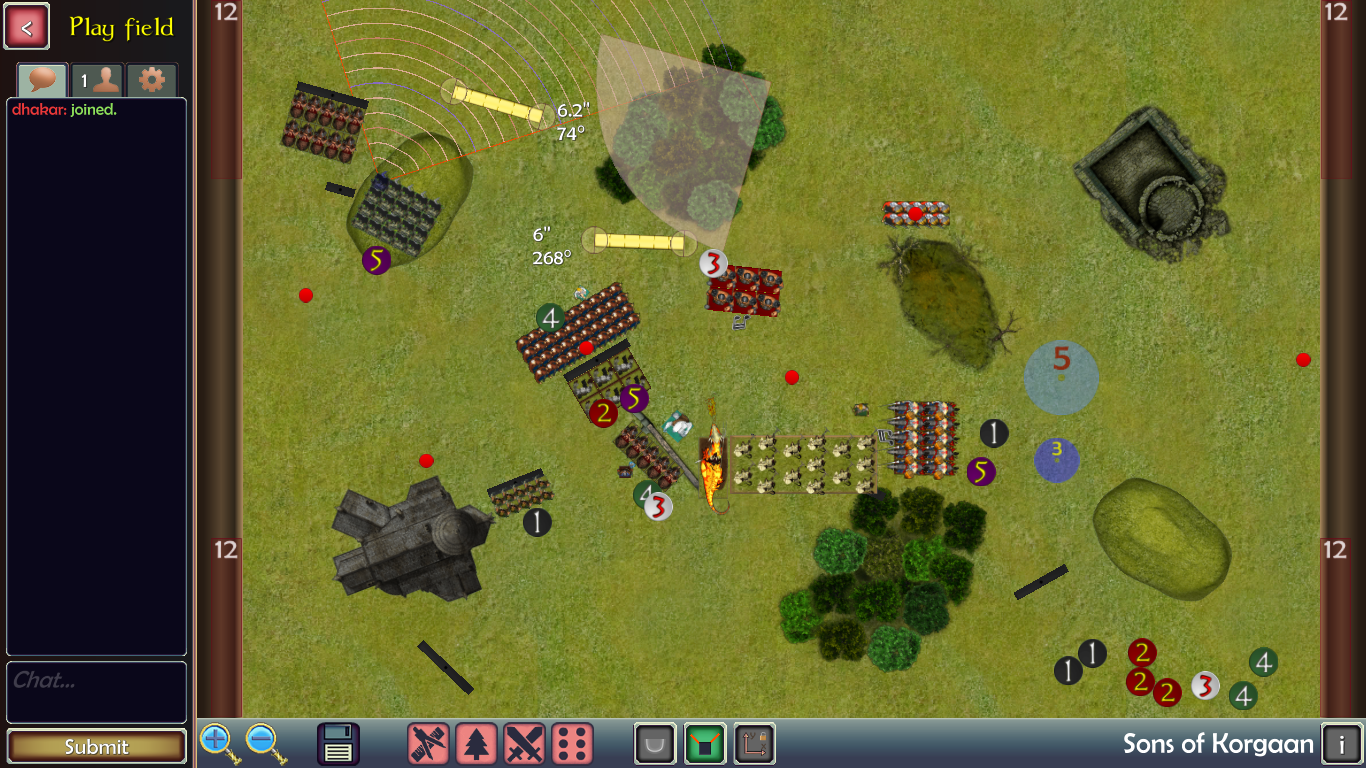Open the players list tab

click(96, 80)
